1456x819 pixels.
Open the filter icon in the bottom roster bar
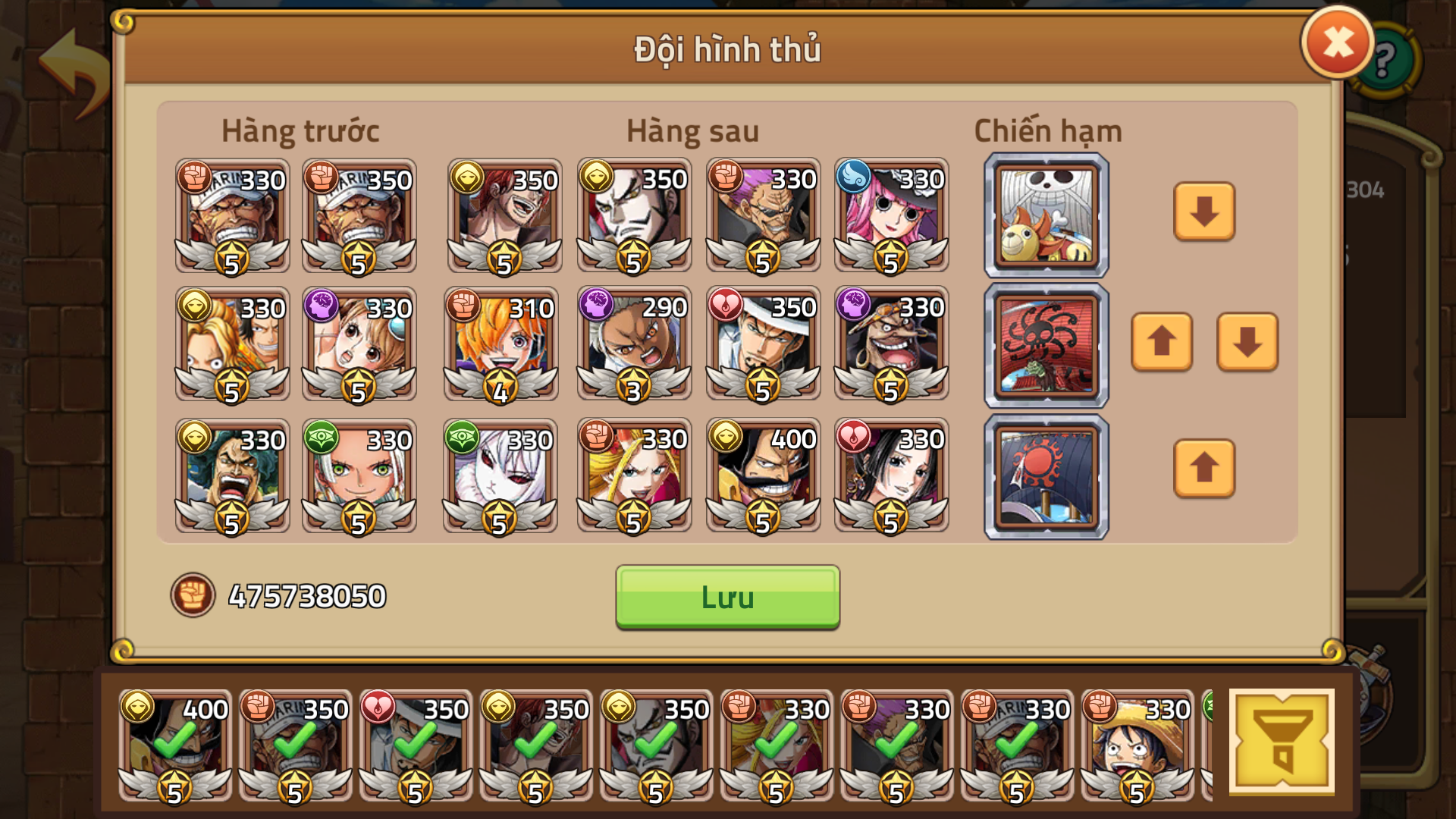pos(1283,741)
